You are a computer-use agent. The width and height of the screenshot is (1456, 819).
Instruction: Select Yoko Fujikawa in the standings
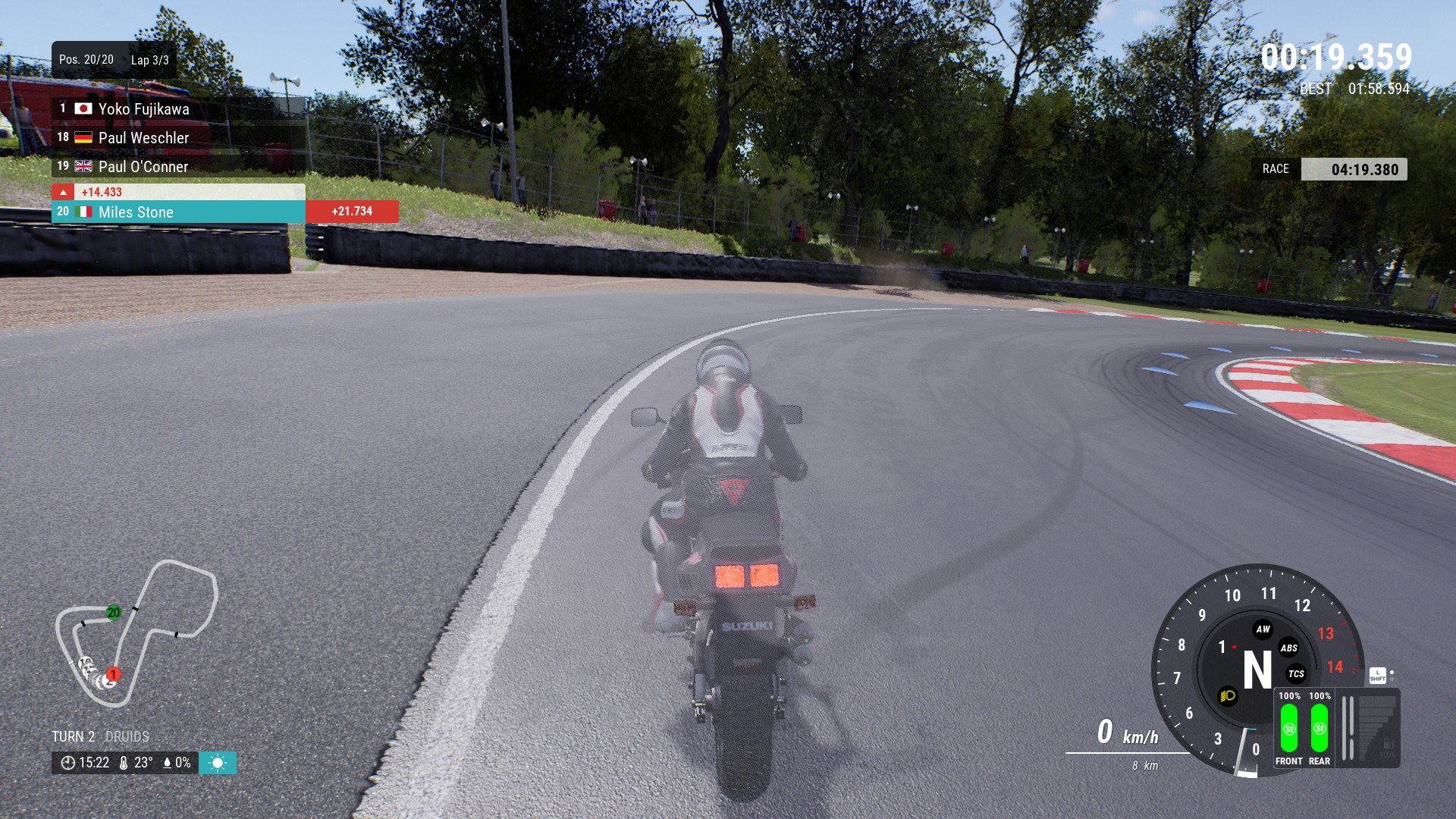(x=178, y=109)
